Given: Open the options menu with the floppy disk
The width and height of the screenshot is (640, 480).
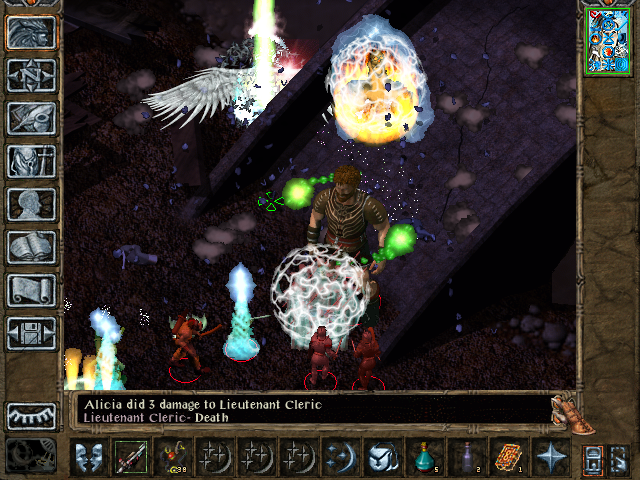Looking at the screenshot, I should click(x=31, y=333).
